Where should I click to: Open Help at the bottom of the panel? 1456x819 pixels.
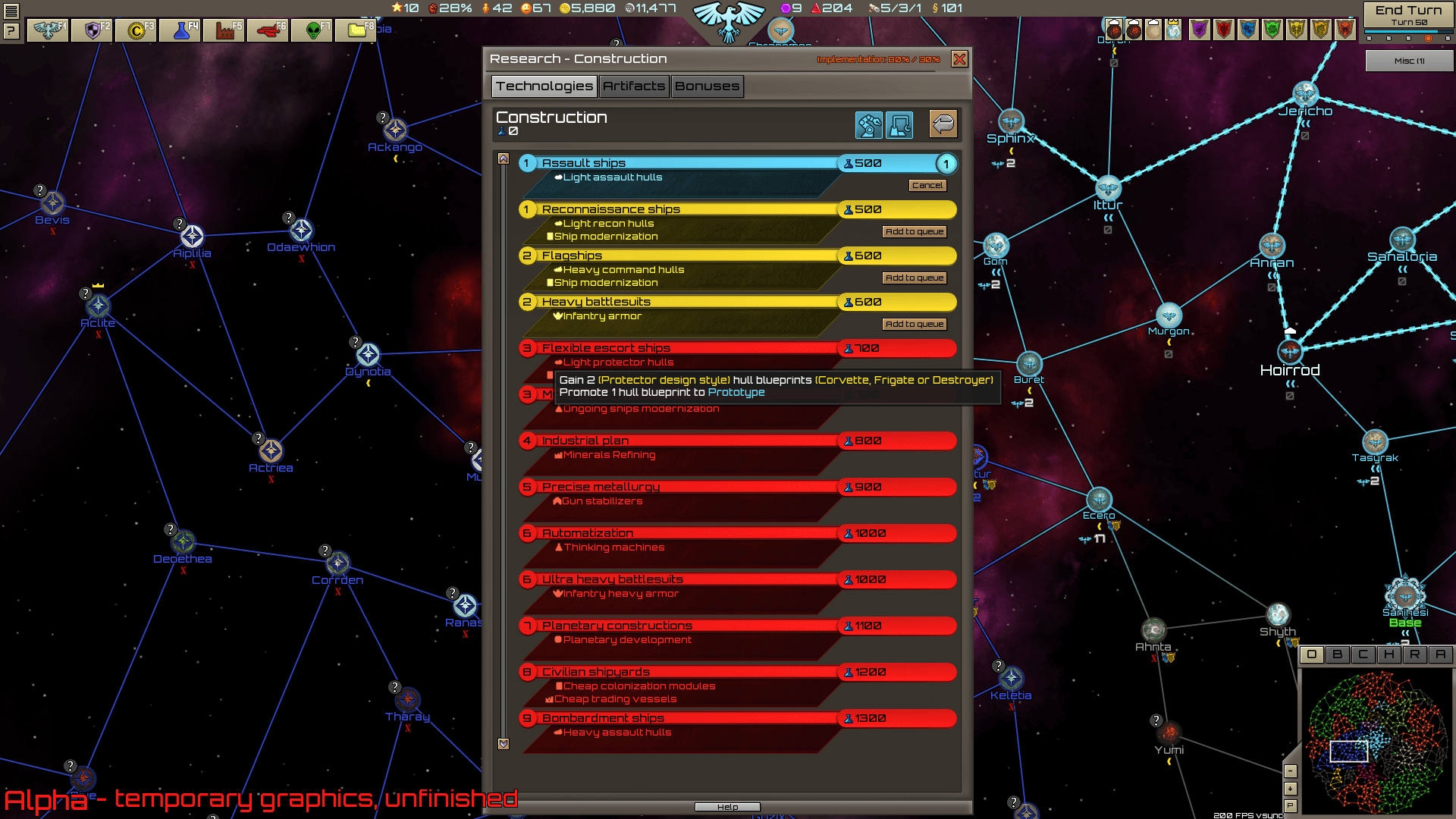[x=728, y=806]
